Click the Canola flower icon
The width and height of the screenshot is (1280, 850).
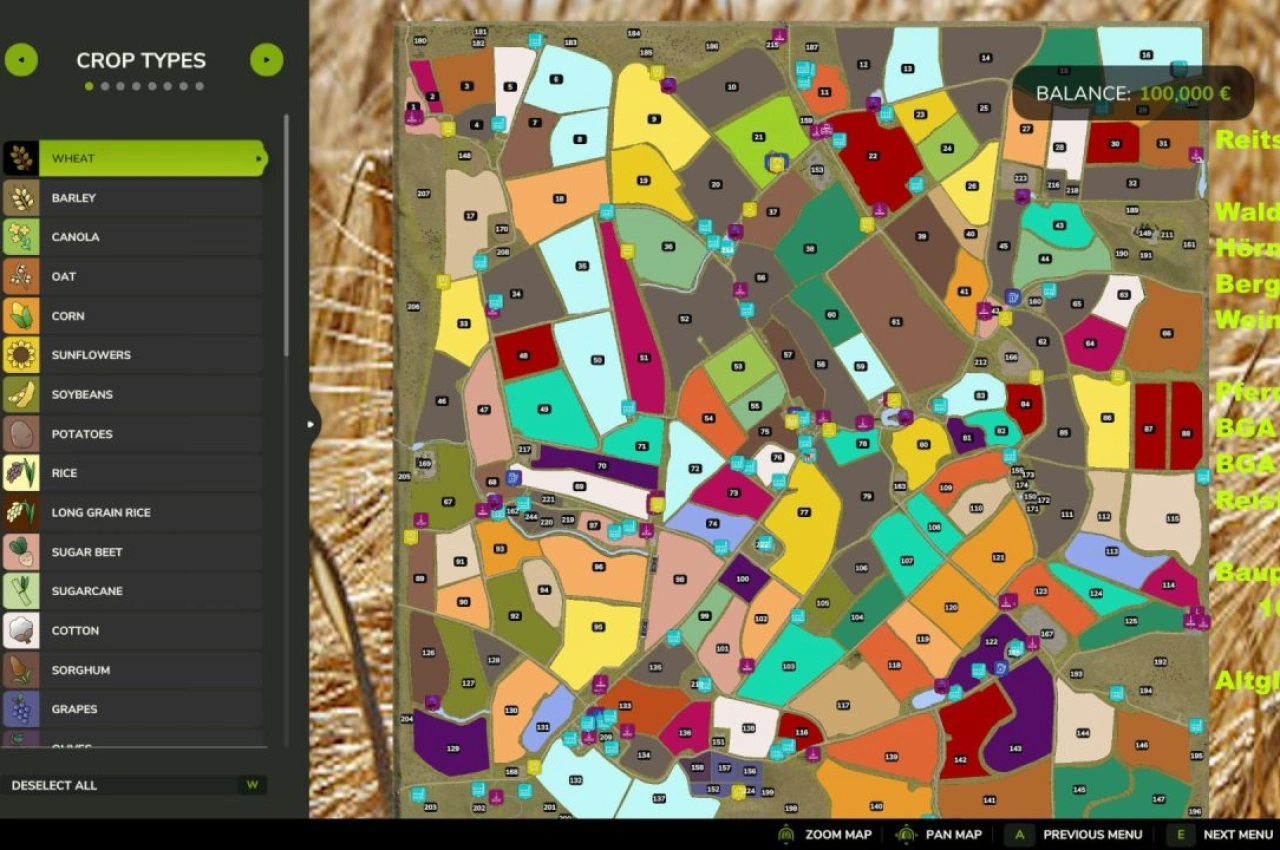pos(20,236)
